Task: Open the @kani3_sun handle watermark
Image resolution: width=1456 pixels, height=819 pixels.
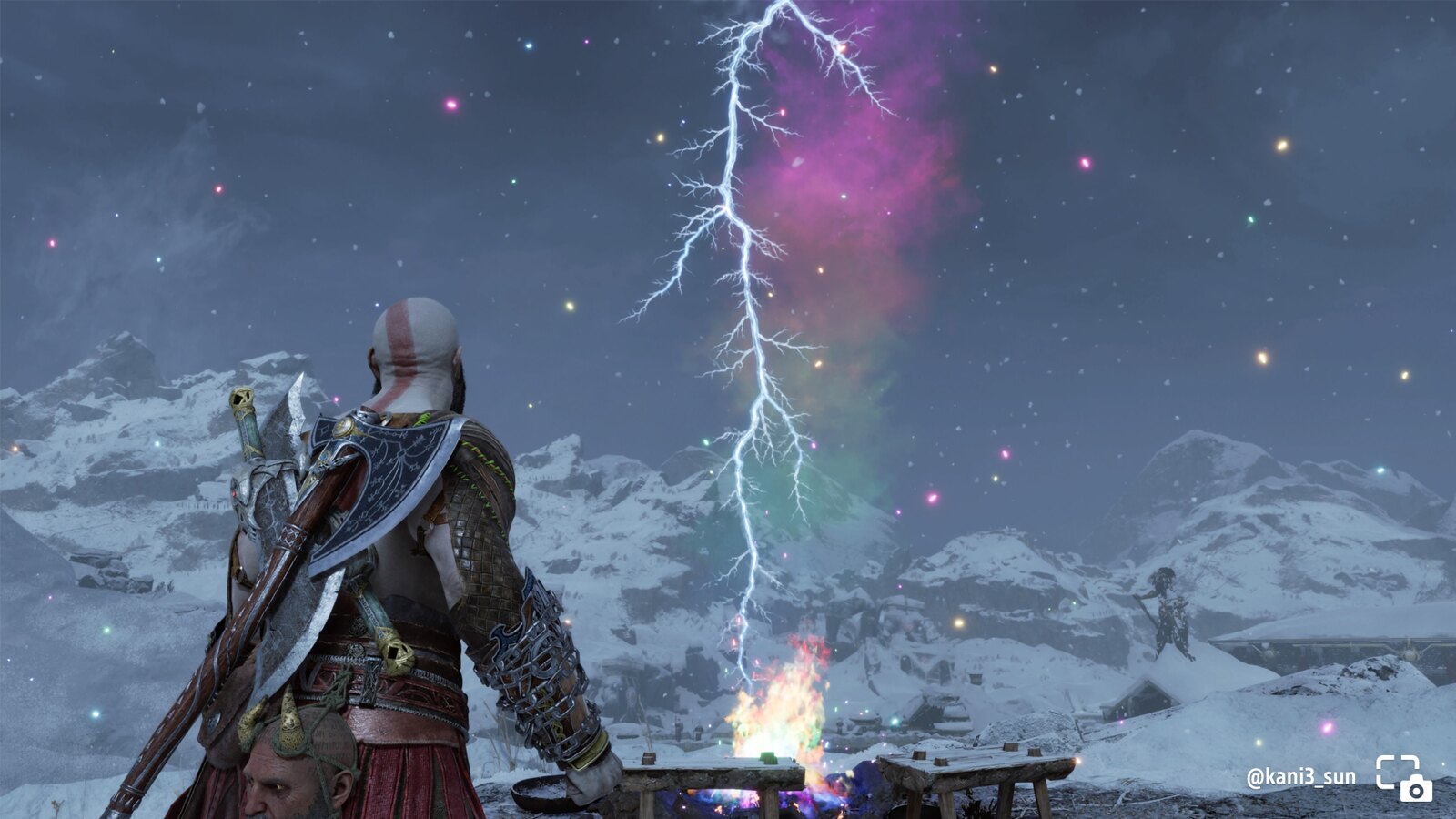Action: 1300,777
